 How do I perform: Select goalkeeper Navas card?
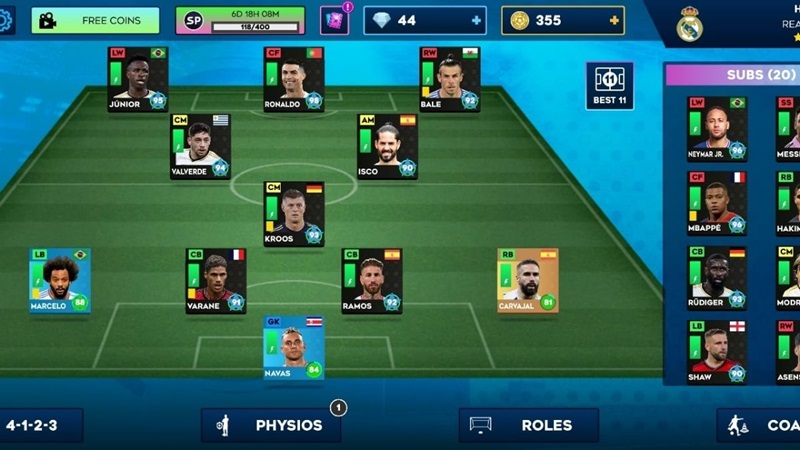coord(293,347)
